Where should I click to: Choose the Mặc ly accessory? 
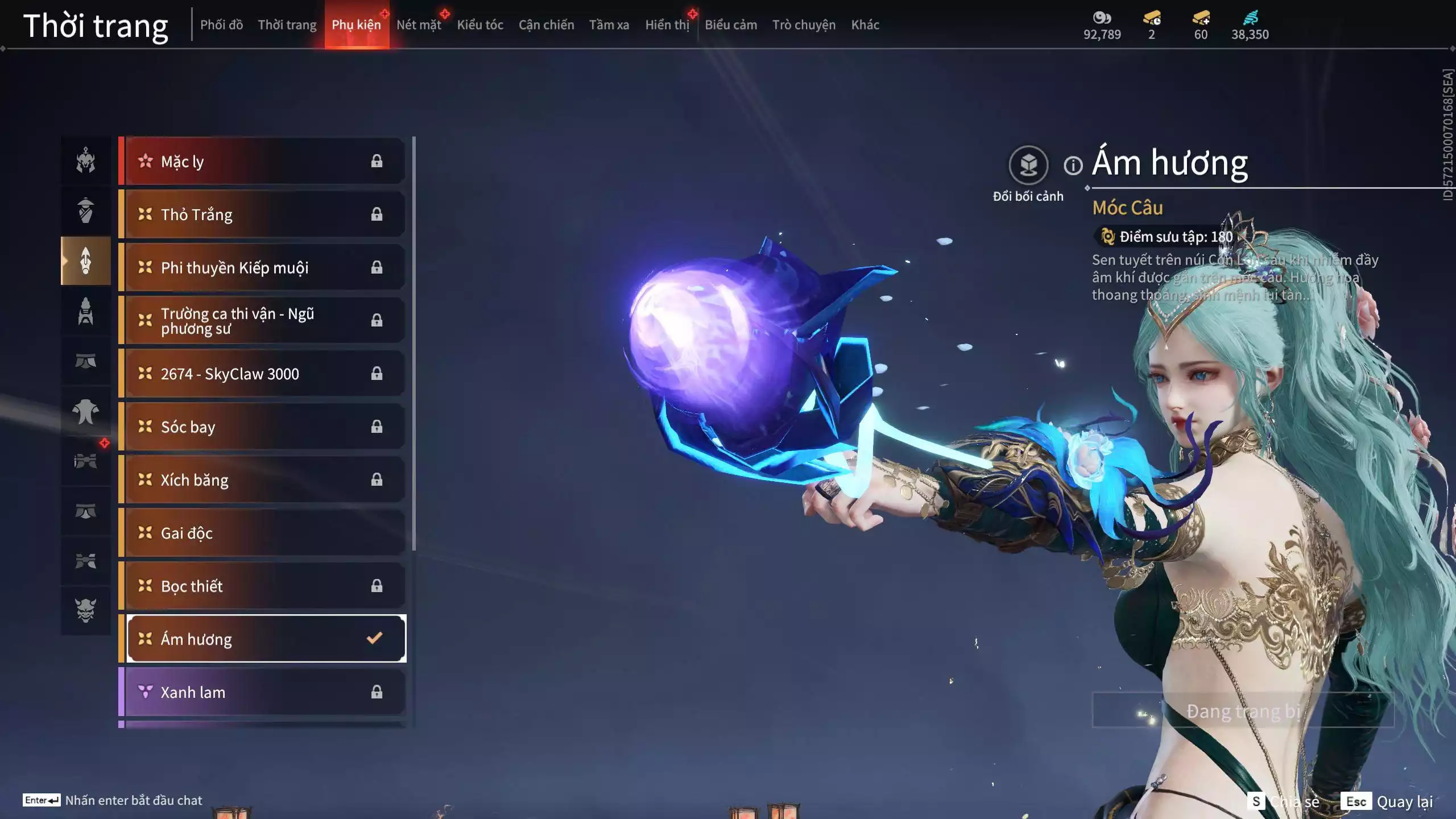pyautogui.click(x=264, y=162)
